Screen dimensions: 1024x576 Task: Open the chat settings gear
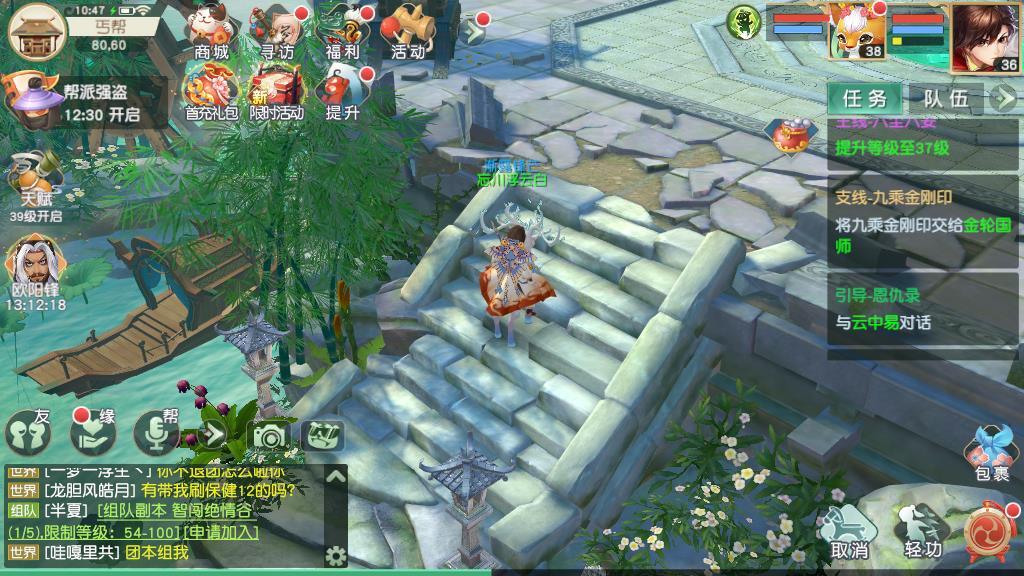coord(336,556)
